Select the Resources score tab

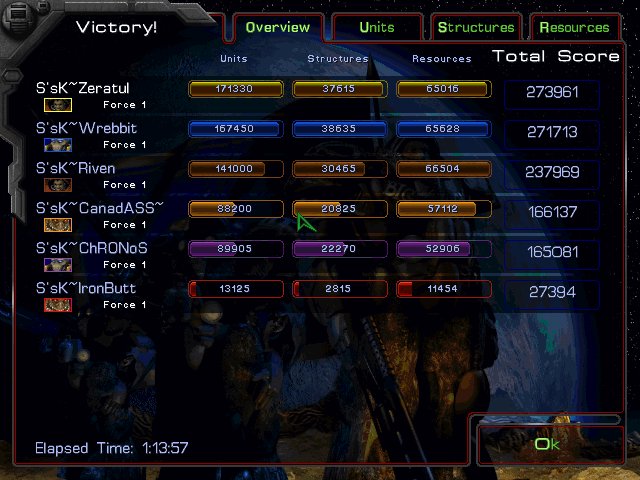(574, 27)
